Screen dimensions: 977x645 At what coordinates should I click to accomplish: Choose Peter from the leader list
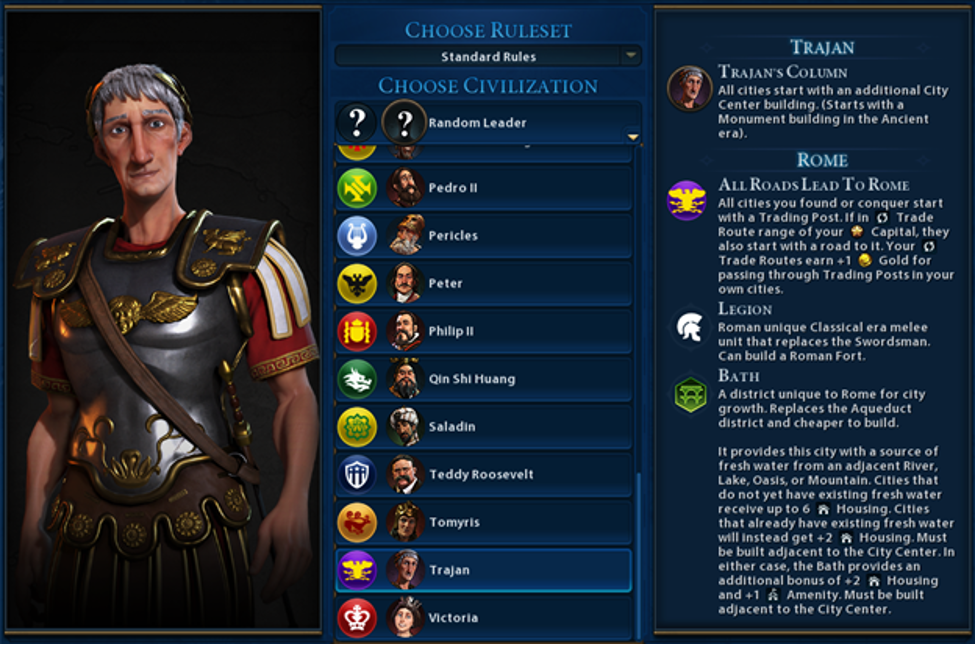pyautogui.click(x=484, y=284)
